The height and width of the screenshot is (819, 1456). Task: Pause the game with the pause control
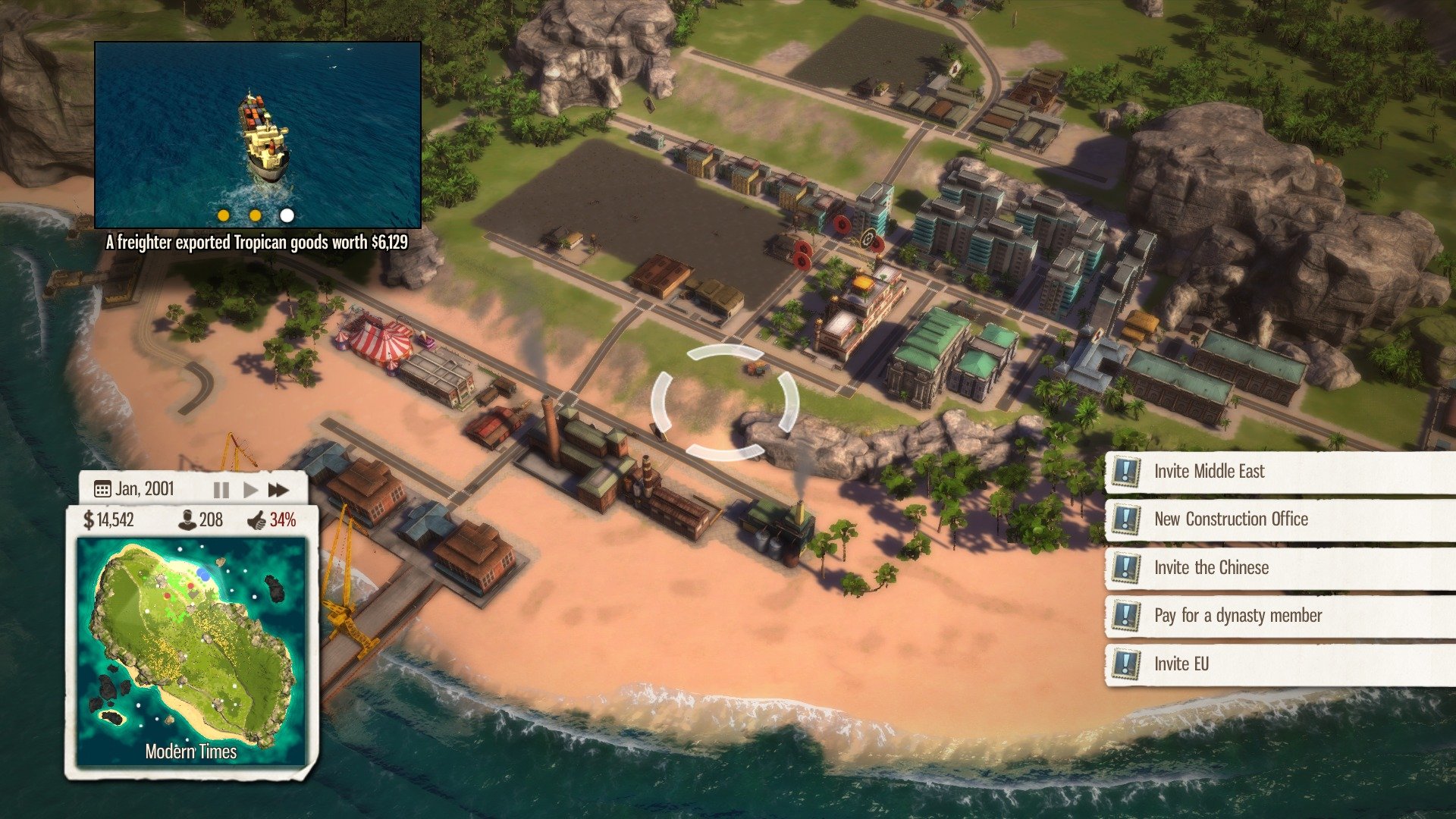tap(220, 489)
